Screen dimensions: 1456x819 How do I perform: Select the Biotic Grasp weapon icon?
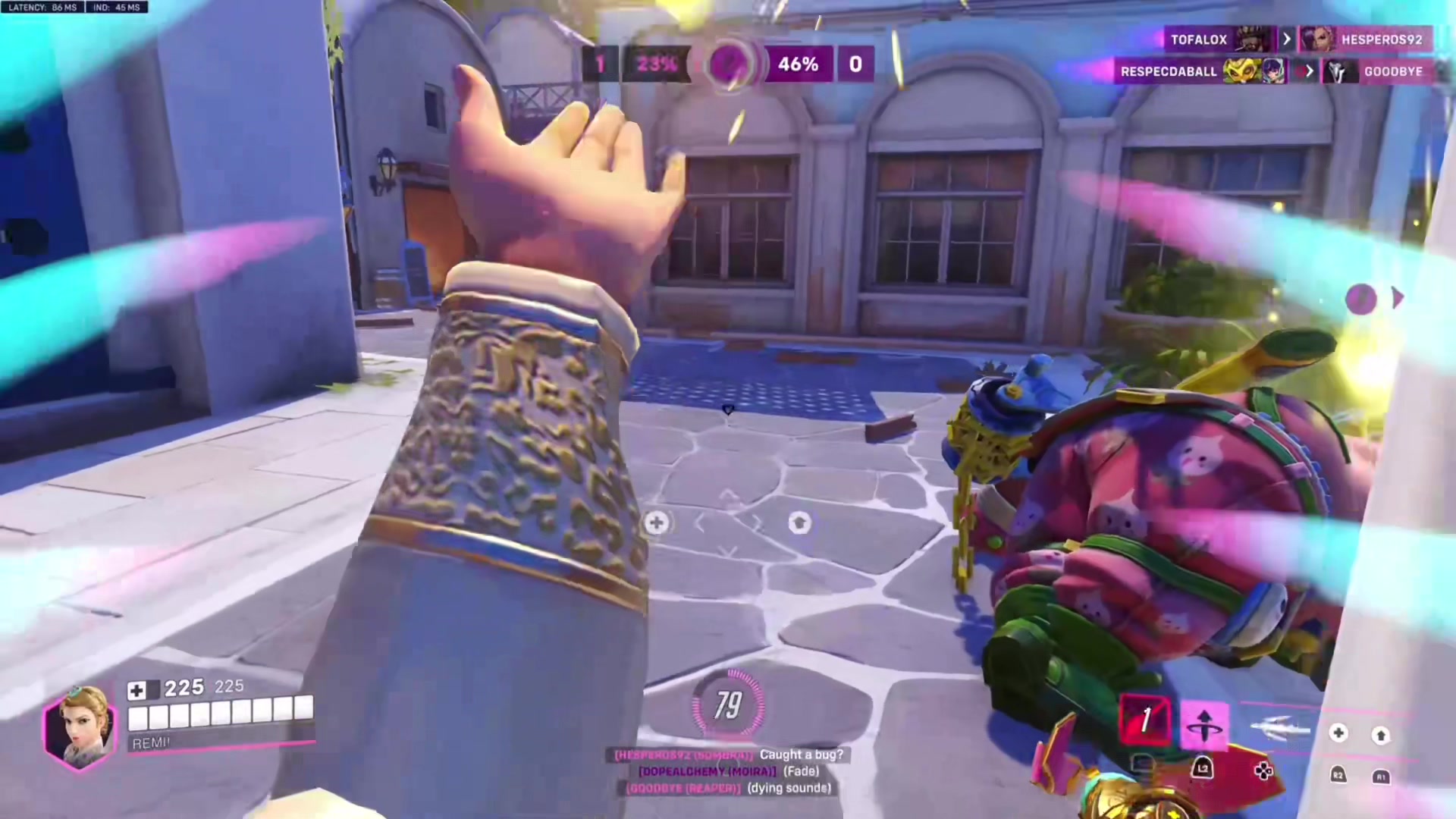click(1280, 729)
